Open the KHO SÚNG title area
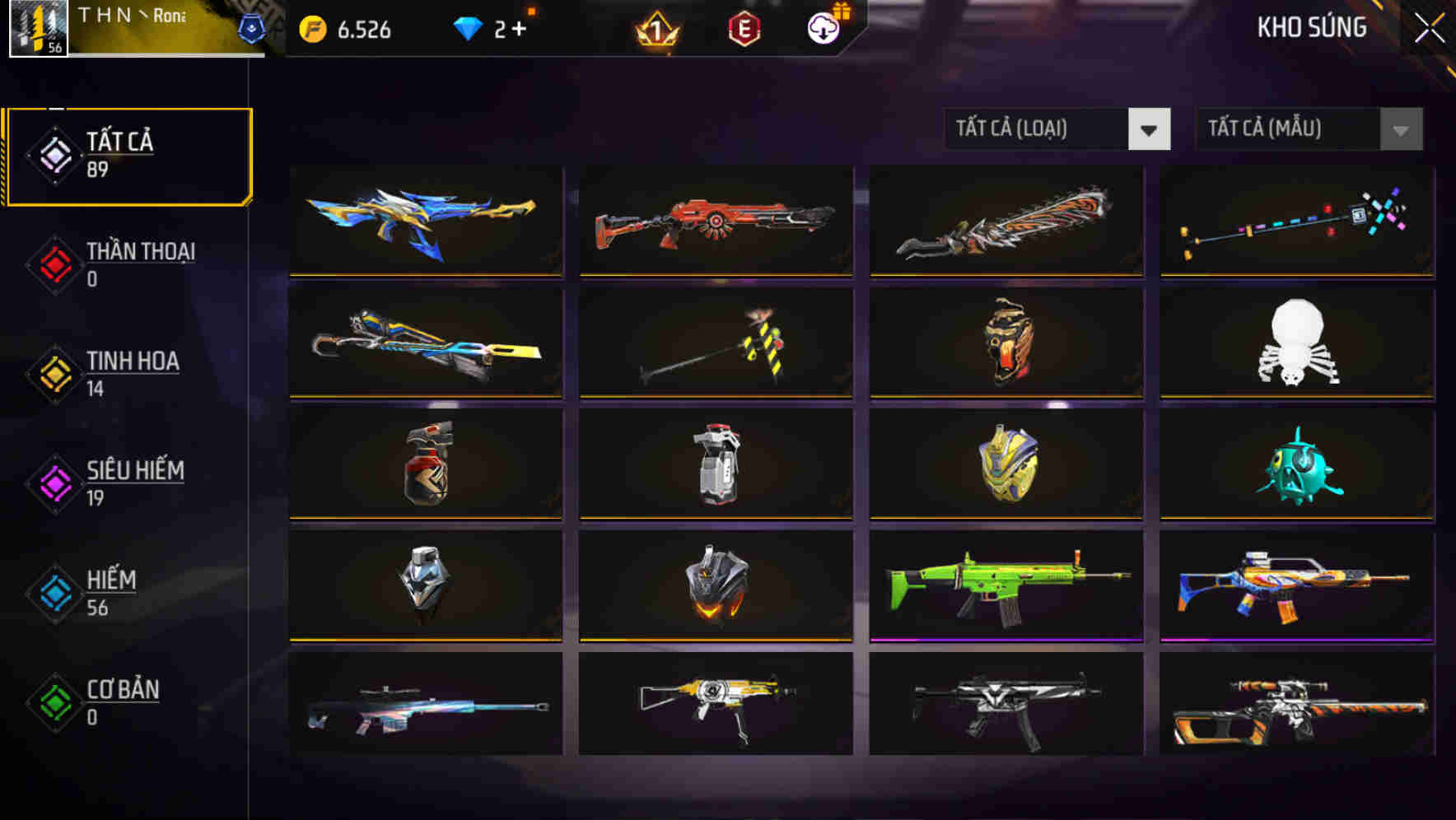 coord(1313,27)
